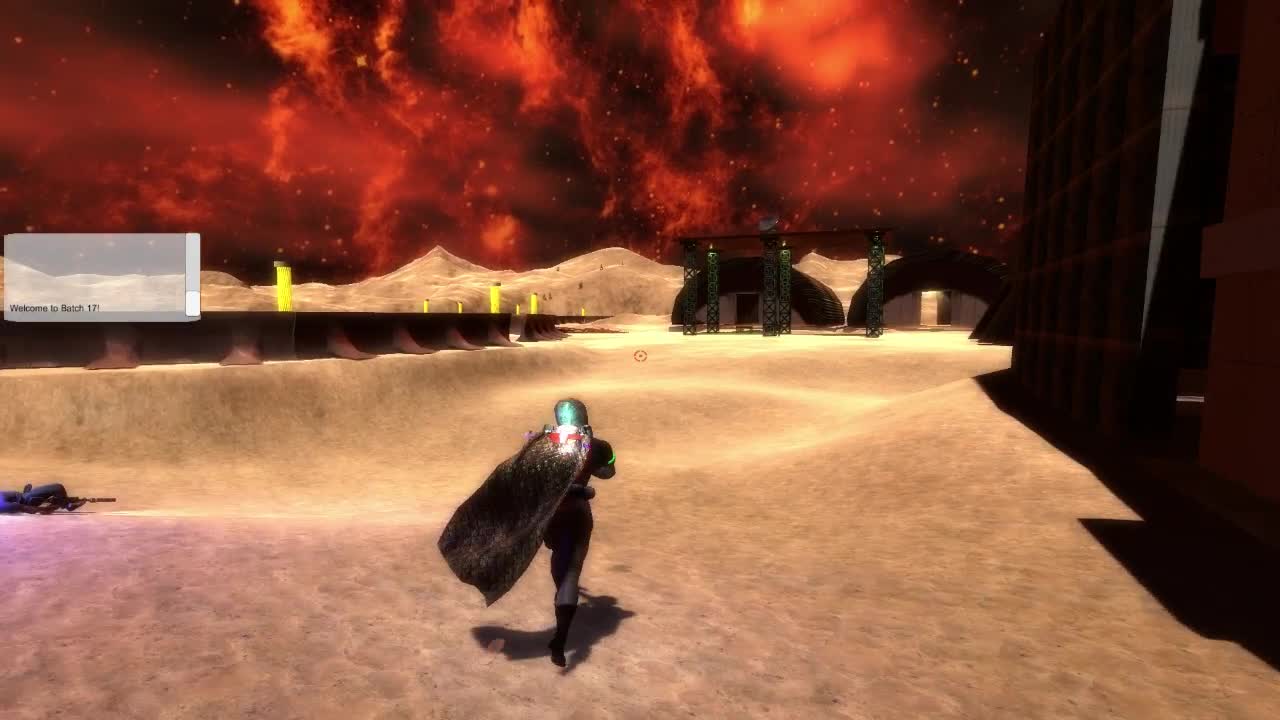Click the rifle lying on the ground
1280x720 pixels.
pyautogui.click(x=55, y=497)
